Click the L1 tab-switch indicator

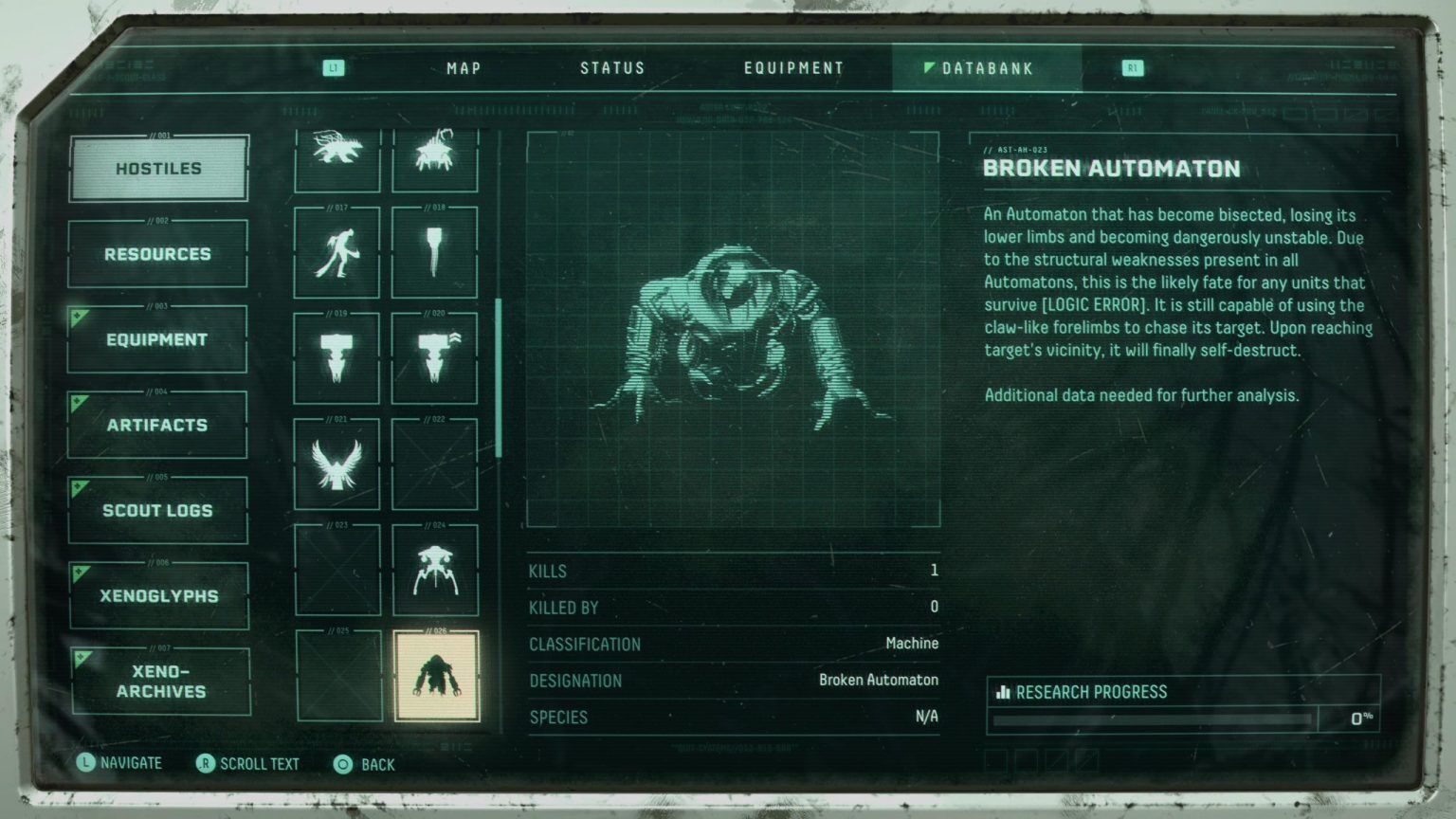(334, 67)
